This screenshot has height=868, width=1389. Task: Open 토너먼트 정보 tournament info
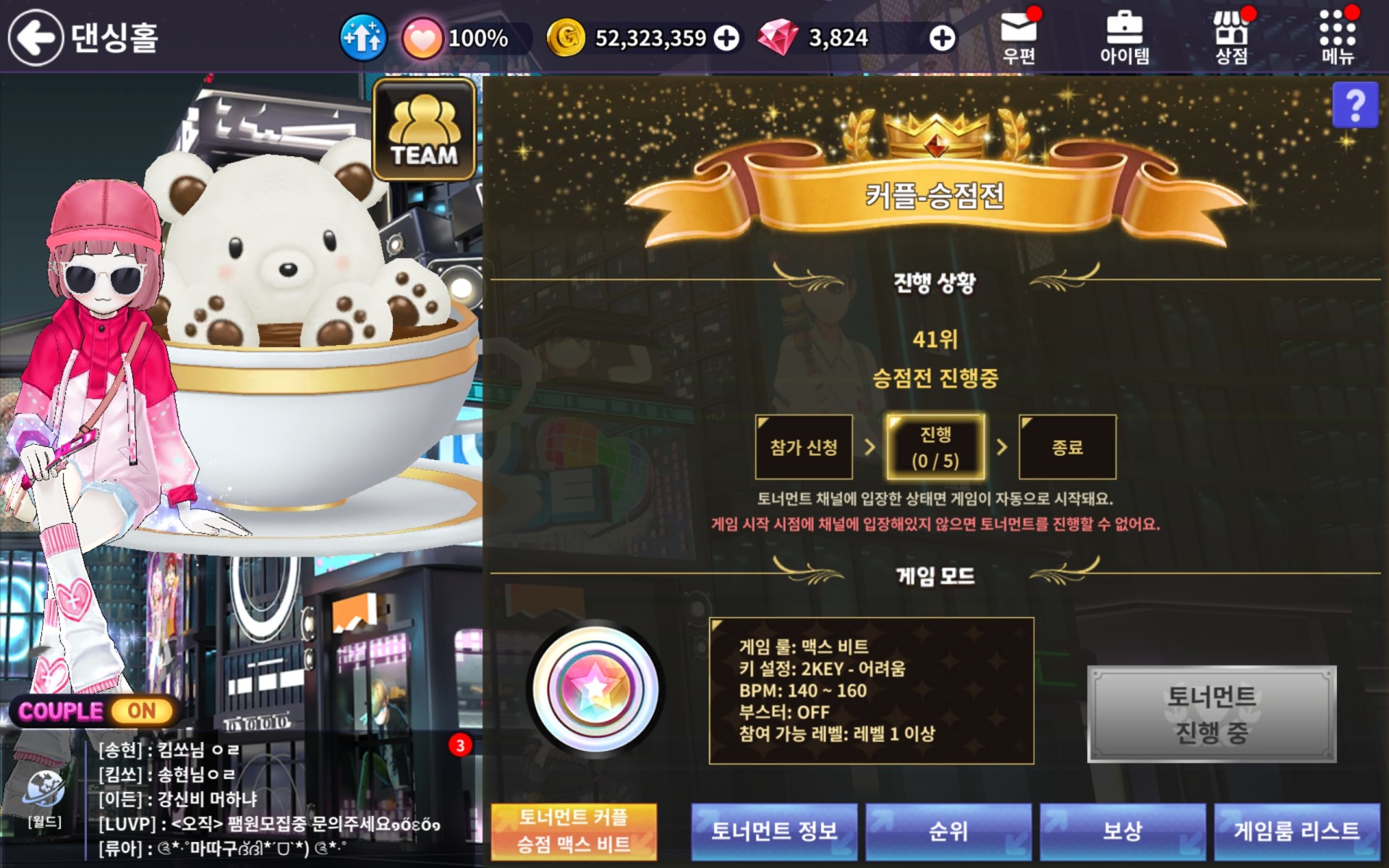click(774, 831)
